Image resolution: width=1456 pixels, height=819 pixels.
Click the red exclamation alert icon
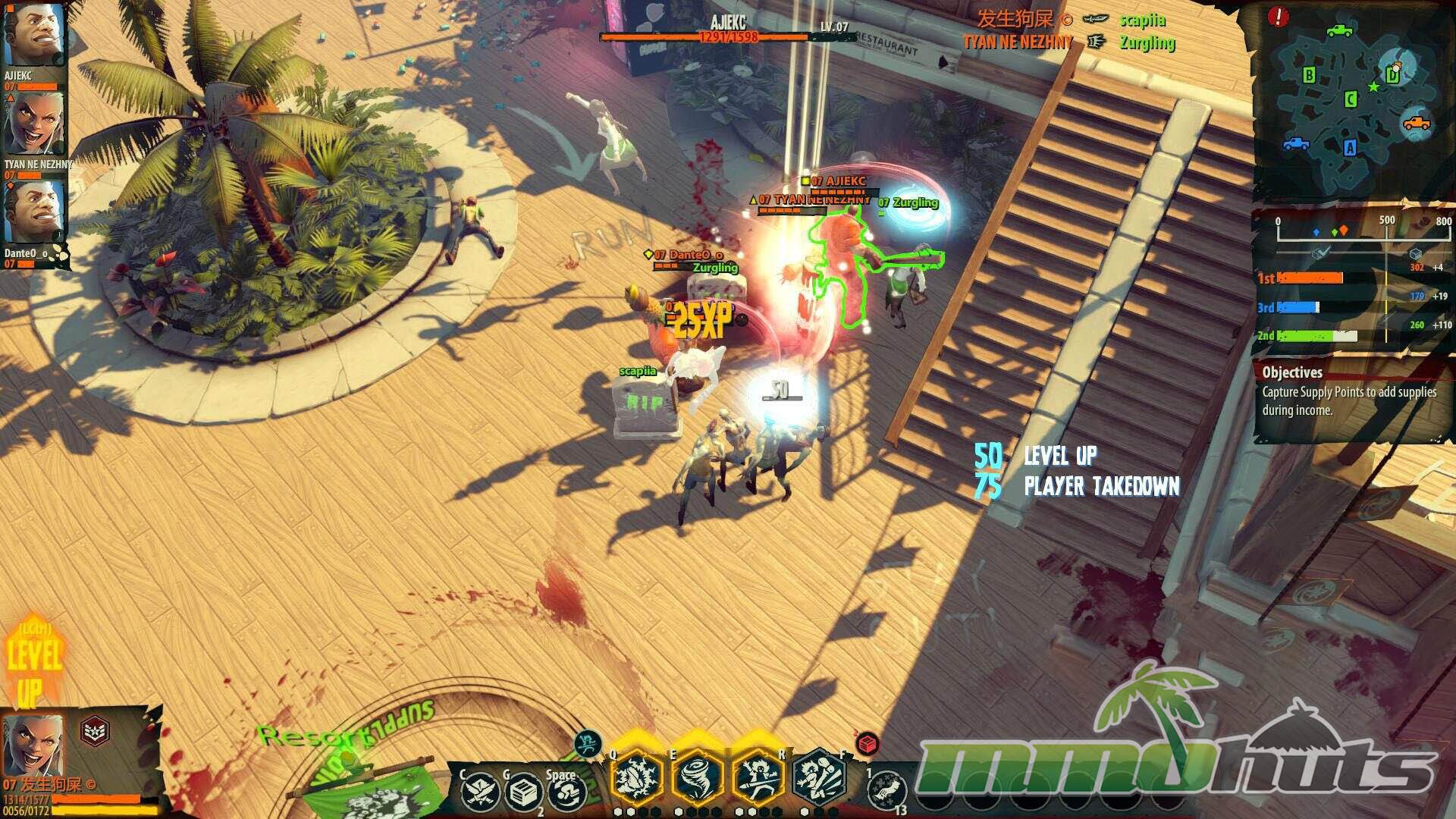tap(1278, 17)
